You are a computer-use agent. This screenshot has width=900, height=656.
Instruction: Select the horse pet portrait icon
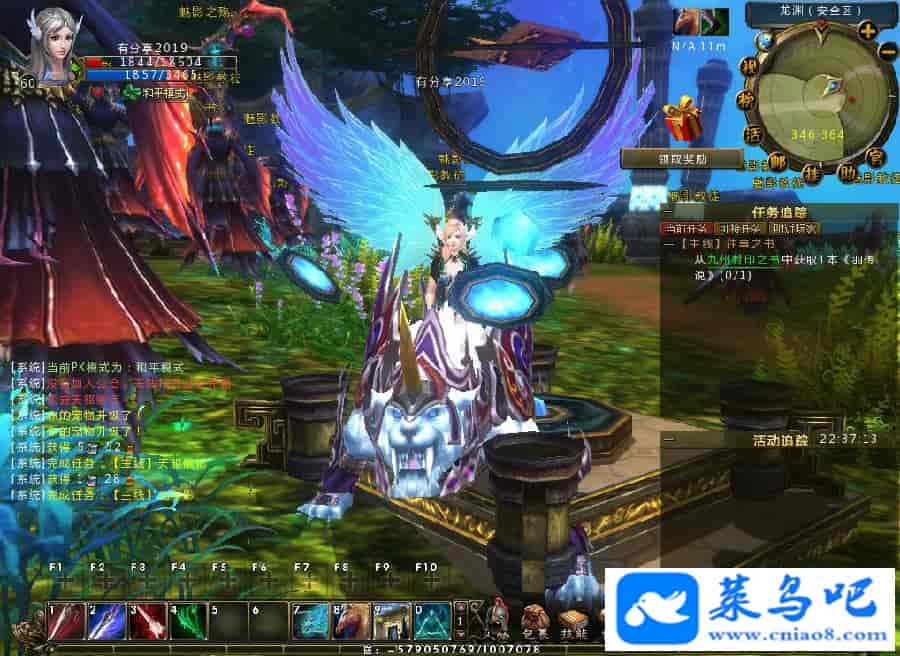tap(687, 21)
